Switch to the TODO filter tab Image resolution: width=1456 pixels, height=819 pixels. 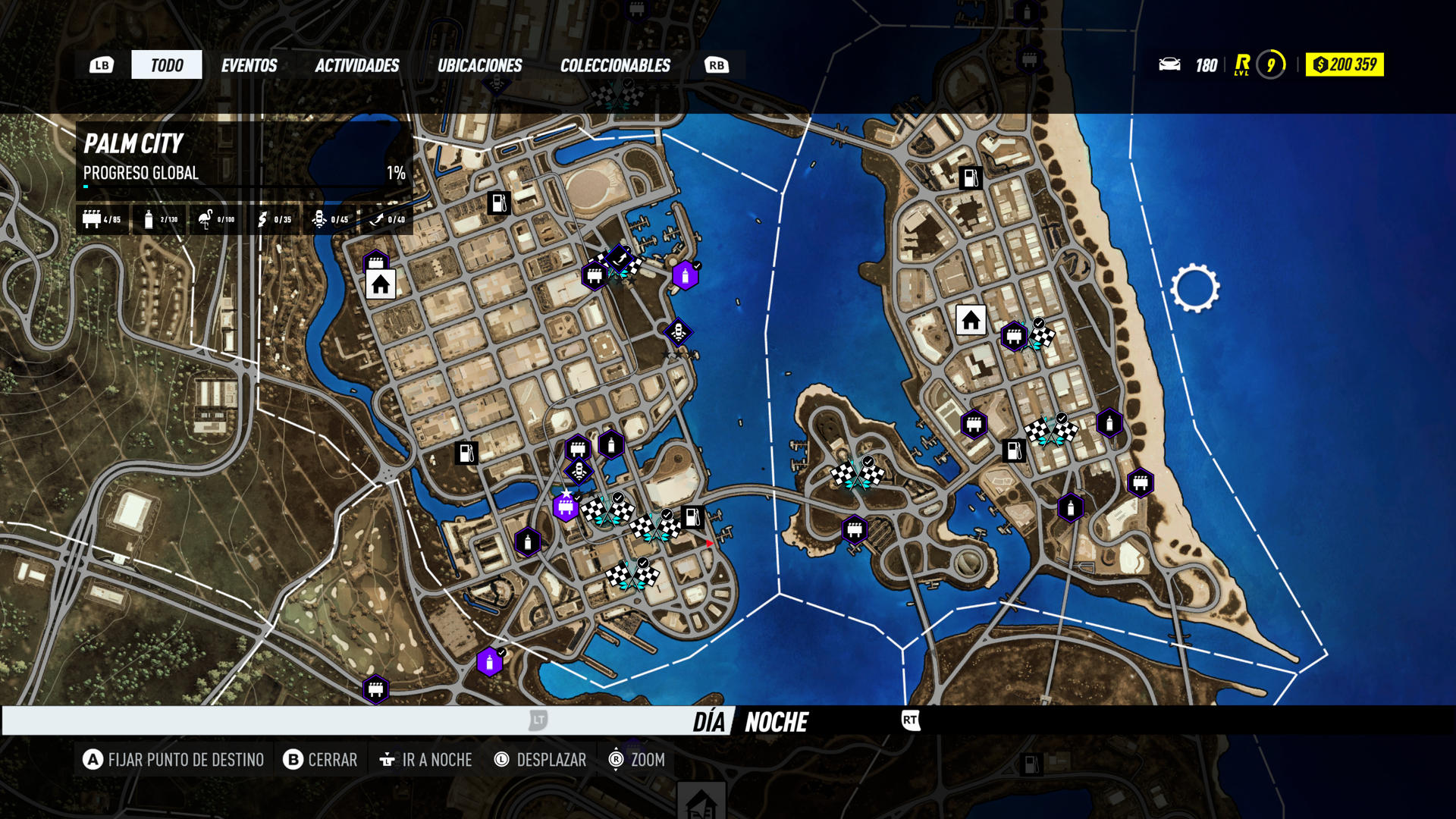pyautogui.click(x=167, y=65)
